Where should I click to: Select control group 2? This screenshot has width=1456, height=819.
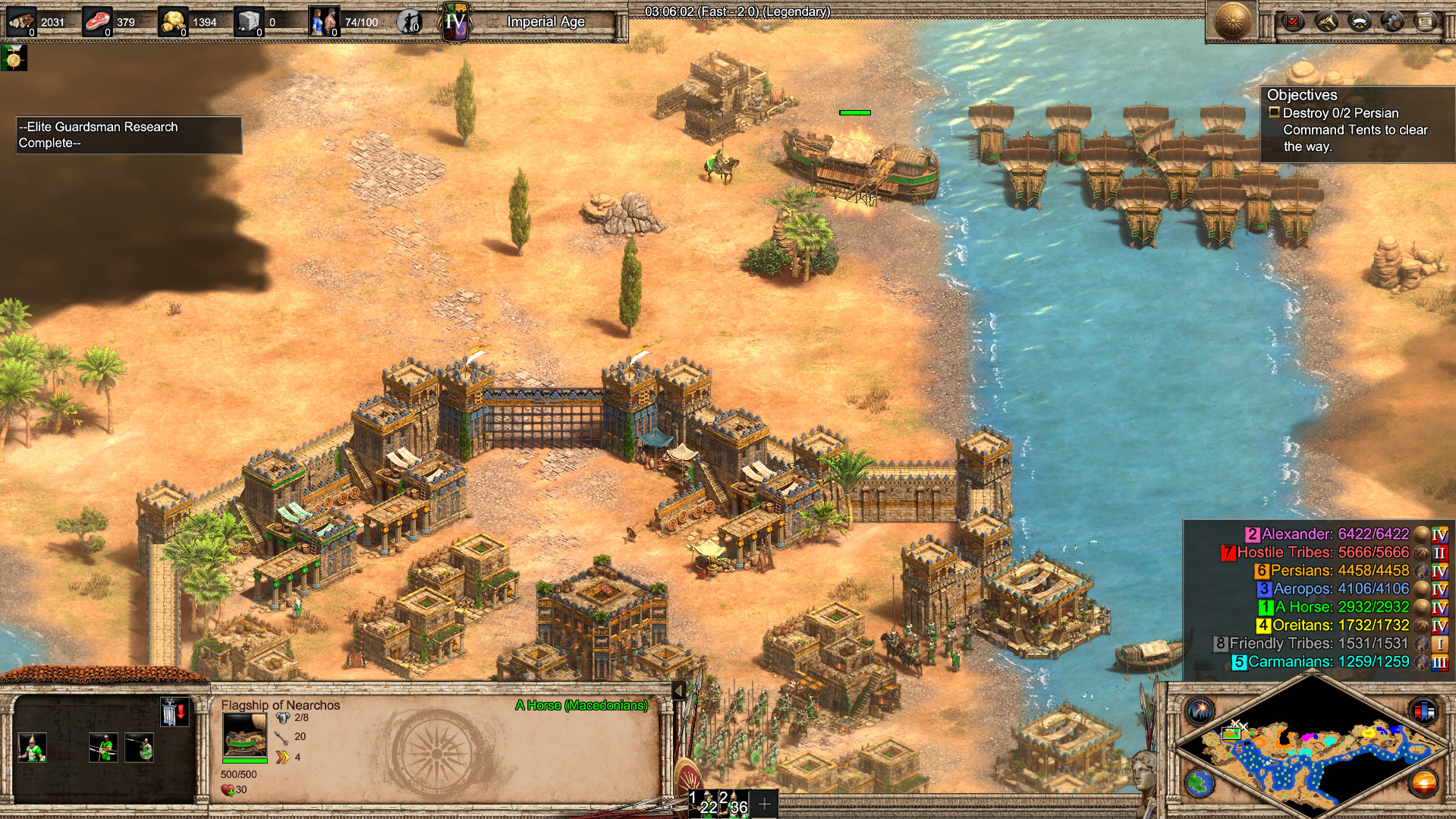(x=734, y=803)
